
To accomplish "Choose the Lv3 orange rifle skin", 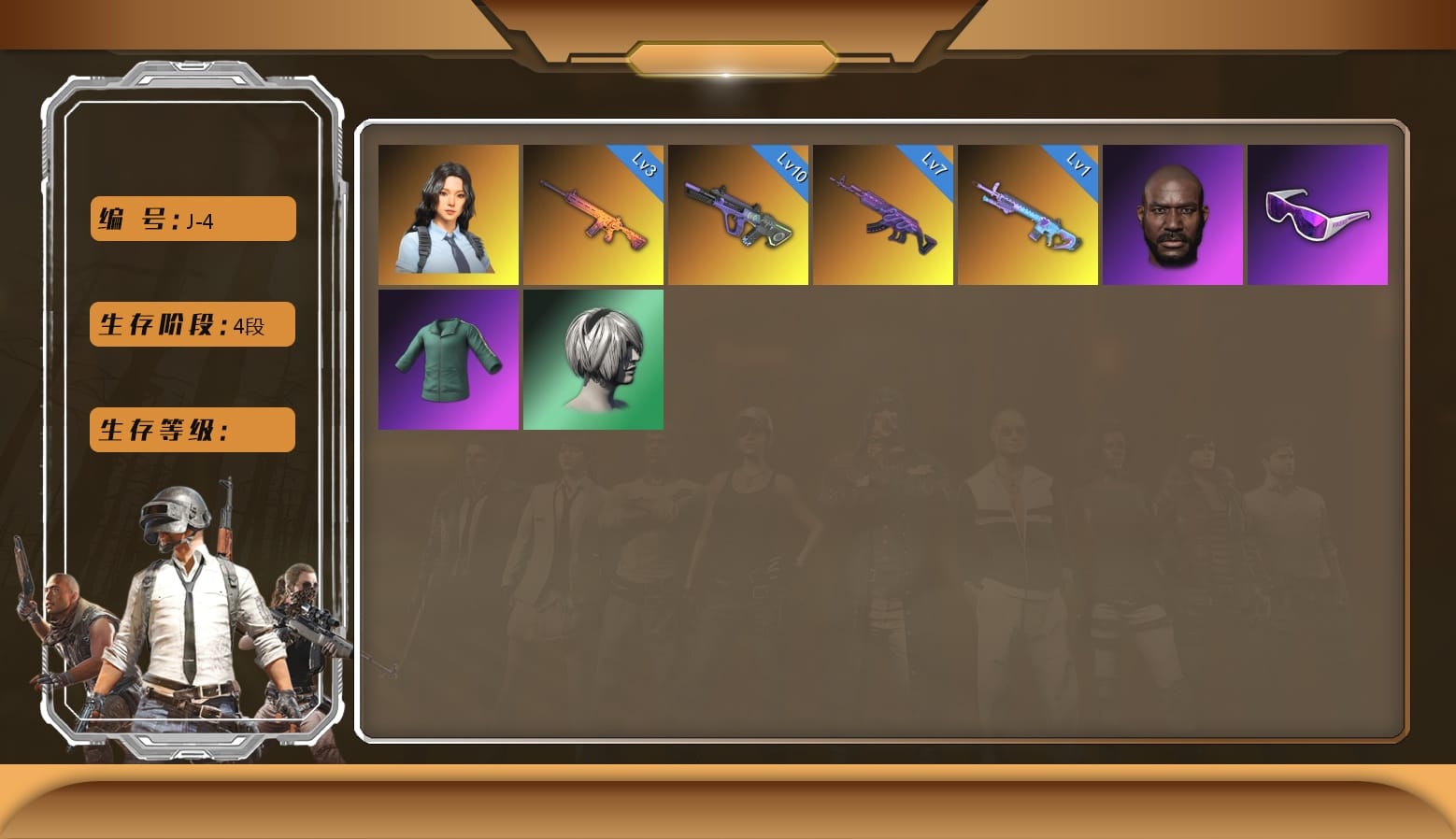I will coord(593,215).
